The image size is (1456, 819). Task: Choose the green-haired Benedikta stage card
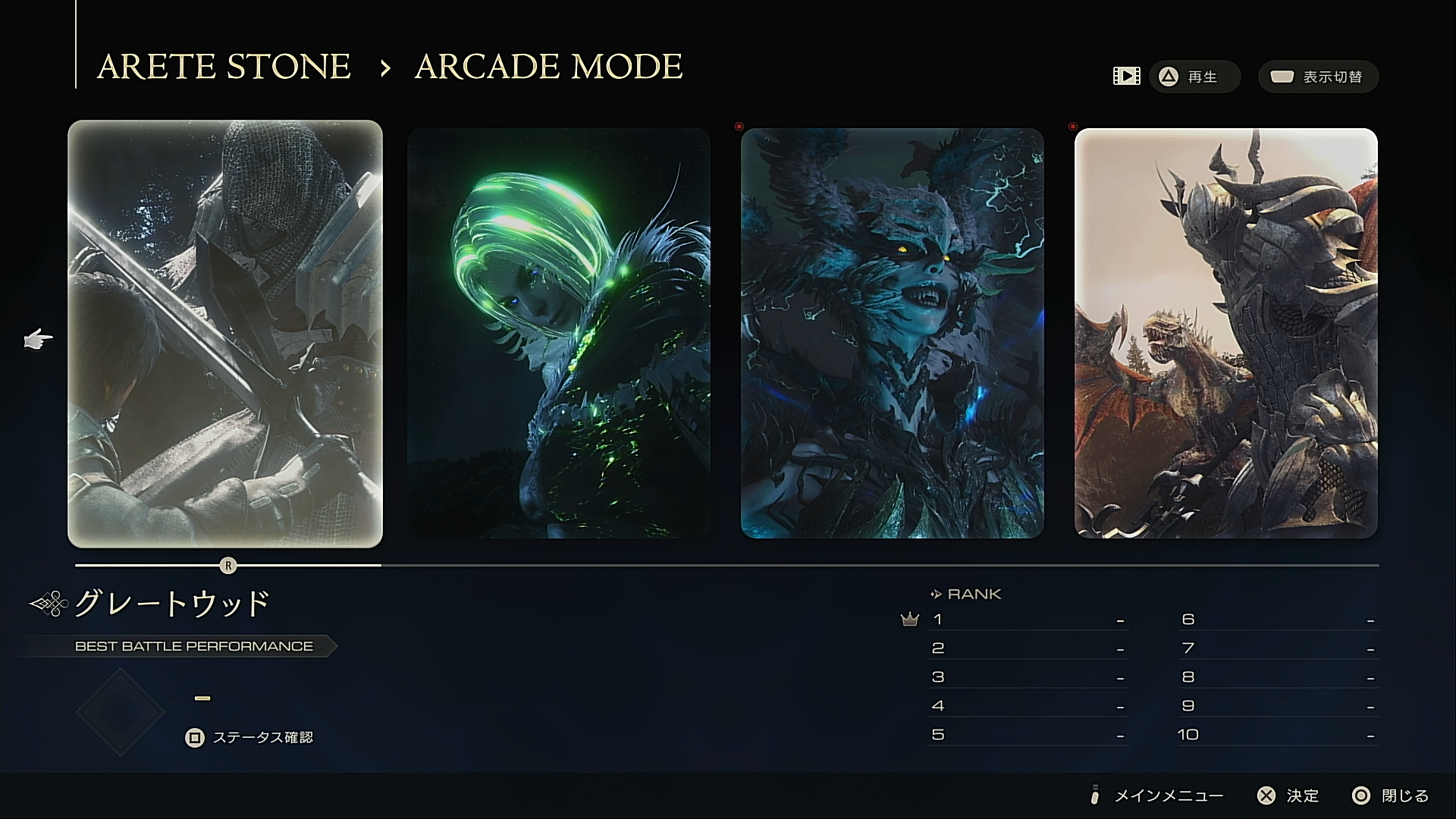click(x=559, y=334)
